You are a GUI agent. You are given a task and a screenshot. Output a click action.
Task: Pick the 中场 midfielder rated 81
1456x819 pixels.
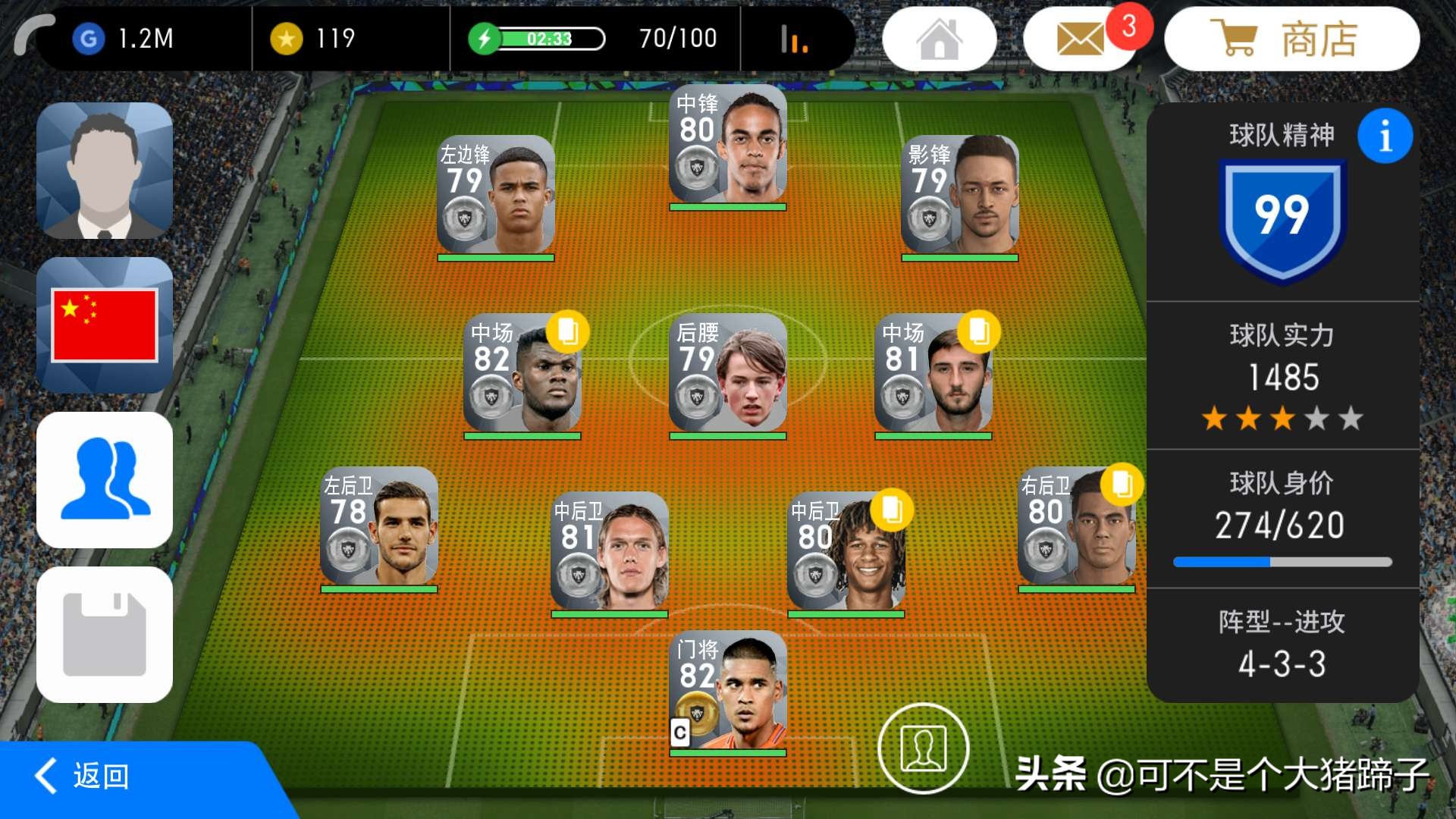(933, 374)
